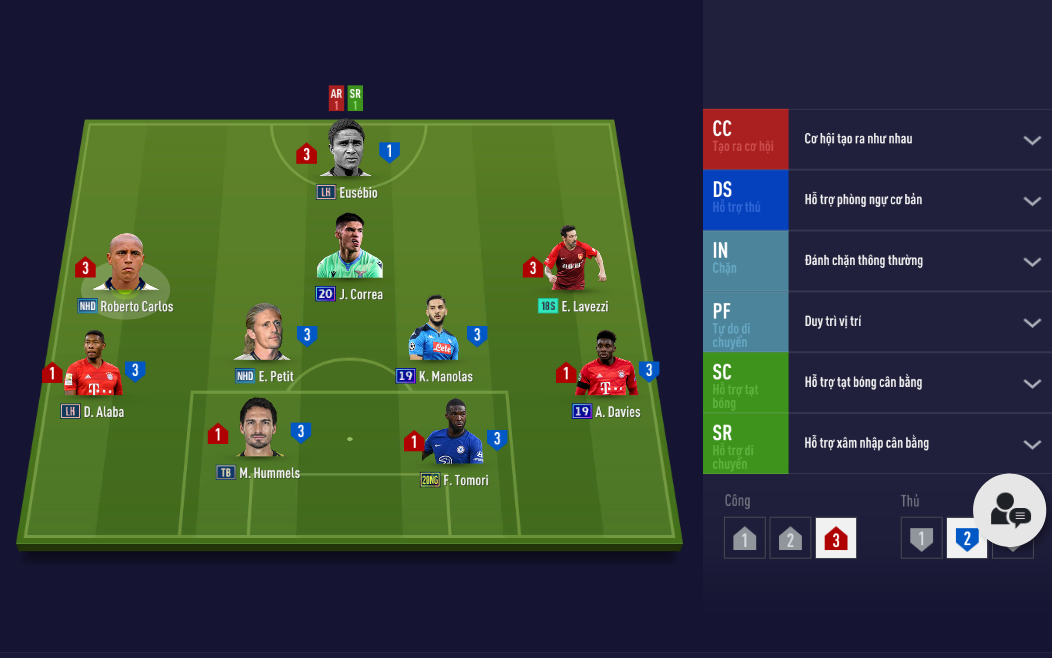Expand the SR movement support dropdown
The width and height of the screenshot is (1052, 658).
click(x=1032, y=445)
